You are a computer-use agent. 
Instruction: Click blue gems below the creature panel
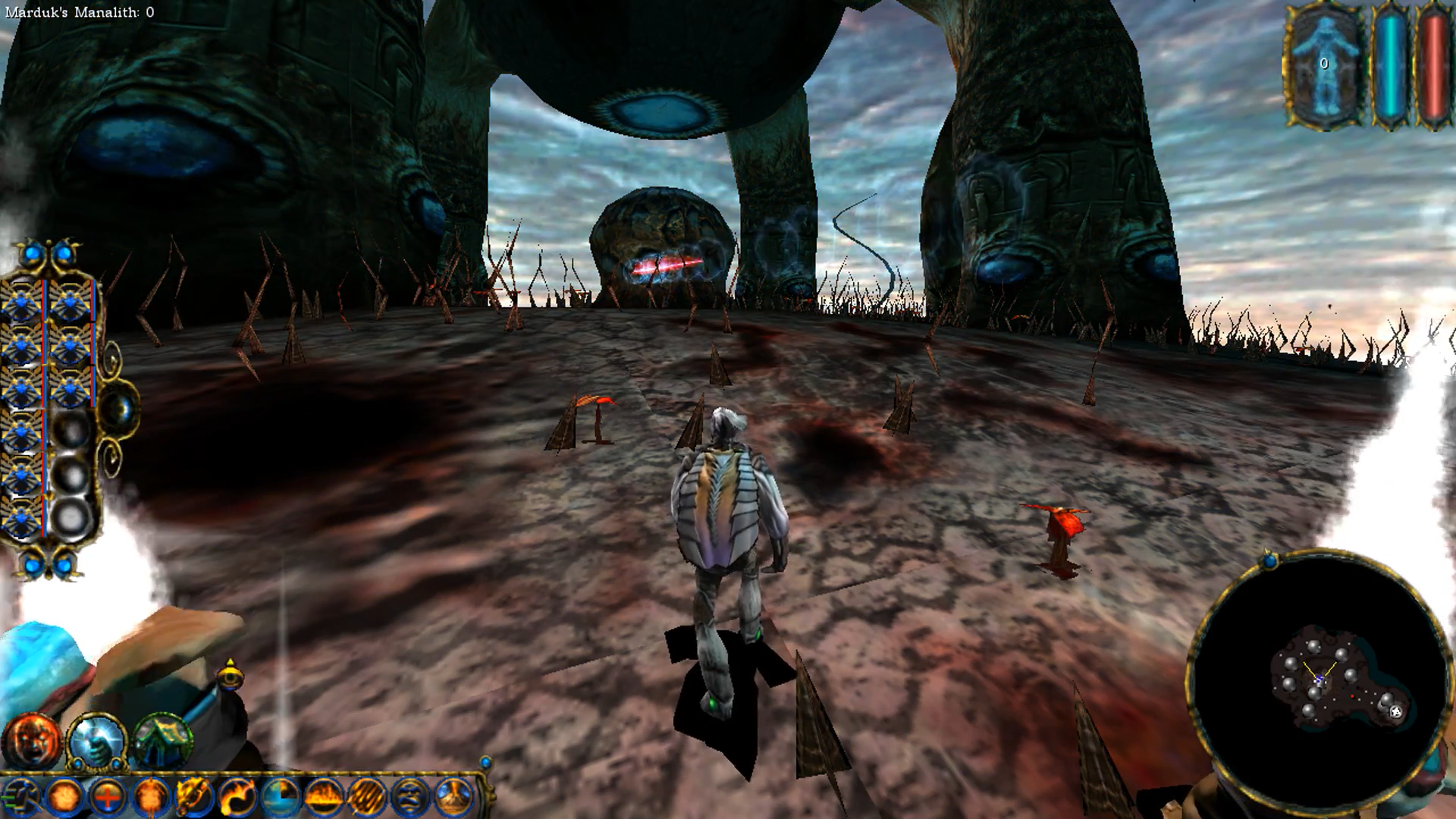[x=48, y=565]
